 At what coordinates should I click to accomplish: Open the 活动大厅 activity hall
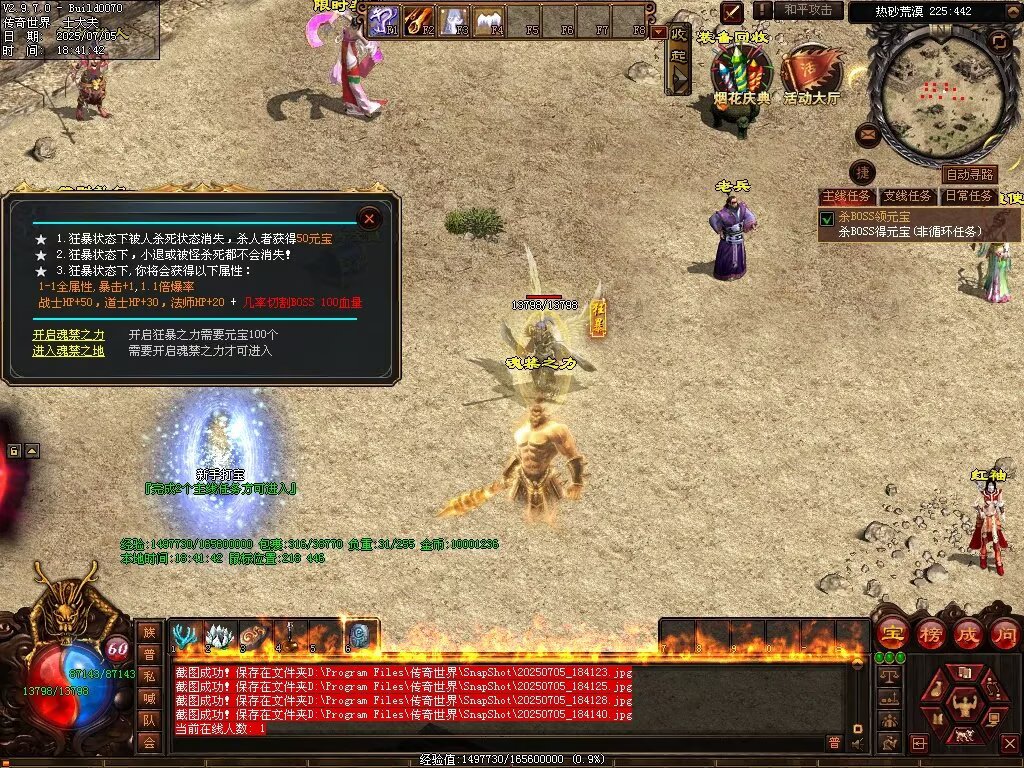click(811, 76)
